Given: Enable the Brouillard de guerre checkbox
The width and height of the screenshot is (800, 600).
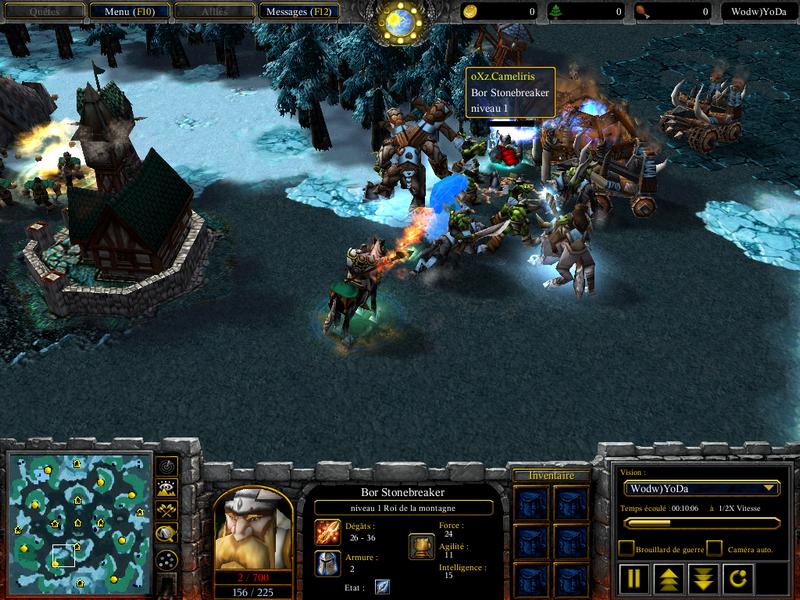Looking at the screenshot, I should click(626, 548).
